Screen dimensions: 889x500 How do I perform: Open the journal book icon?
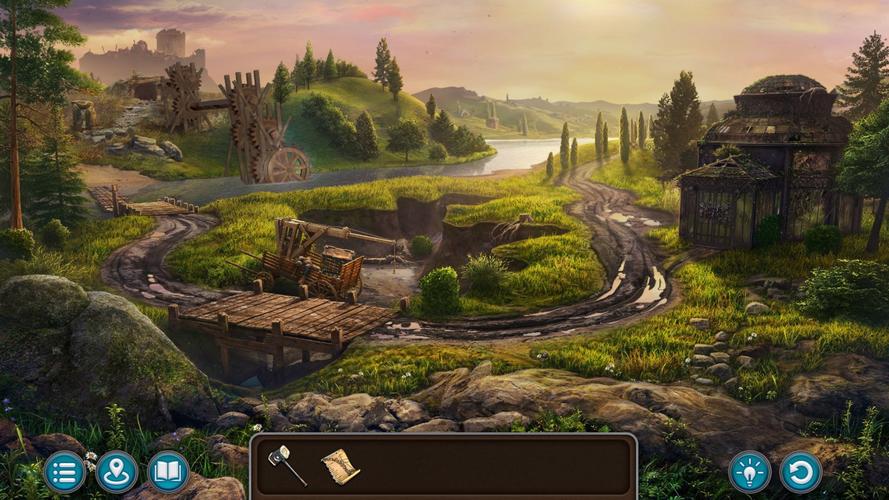(x=168, y=472)
